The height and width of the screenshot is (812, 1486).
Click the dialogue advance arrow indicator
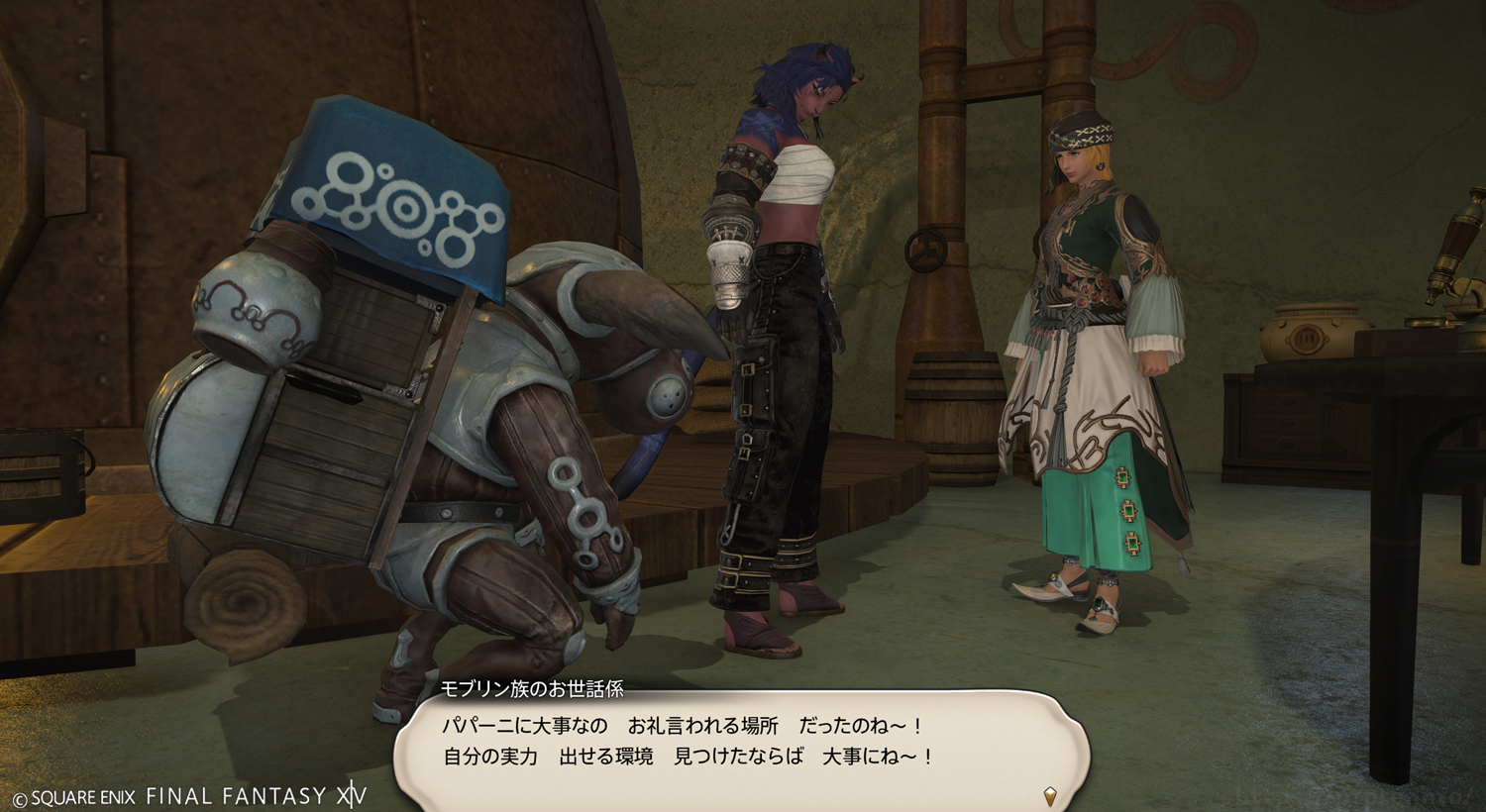1050,794
